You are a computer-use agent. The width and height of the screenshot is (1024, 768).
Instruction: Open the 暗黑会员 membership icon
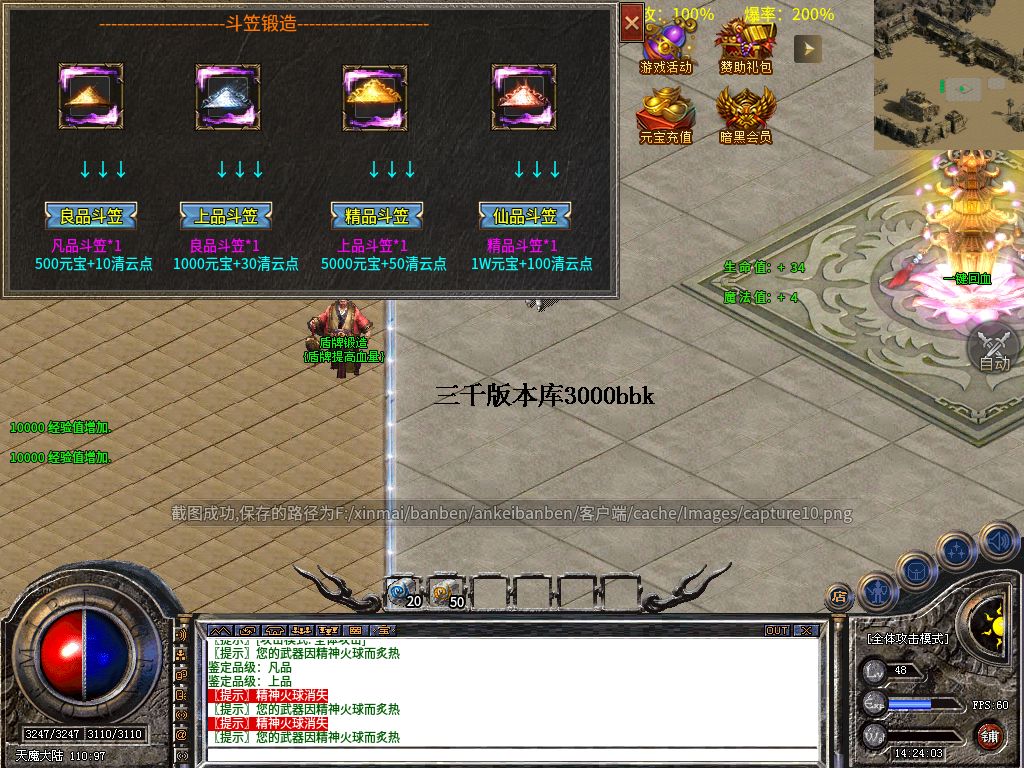[x=746, y=114]
